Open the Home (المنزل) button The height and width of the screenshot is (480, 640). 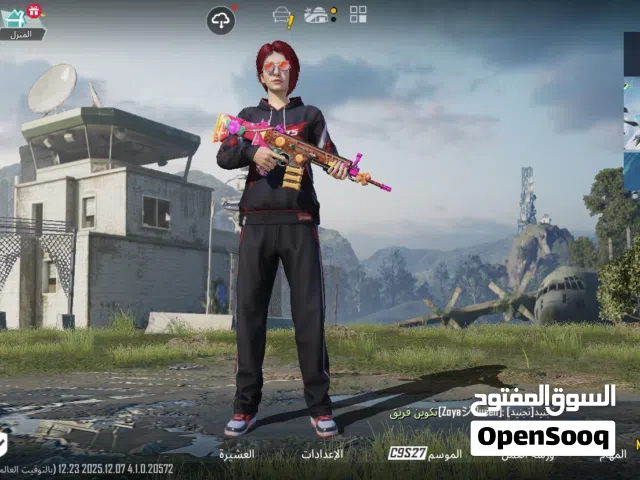tap(21, 23)
